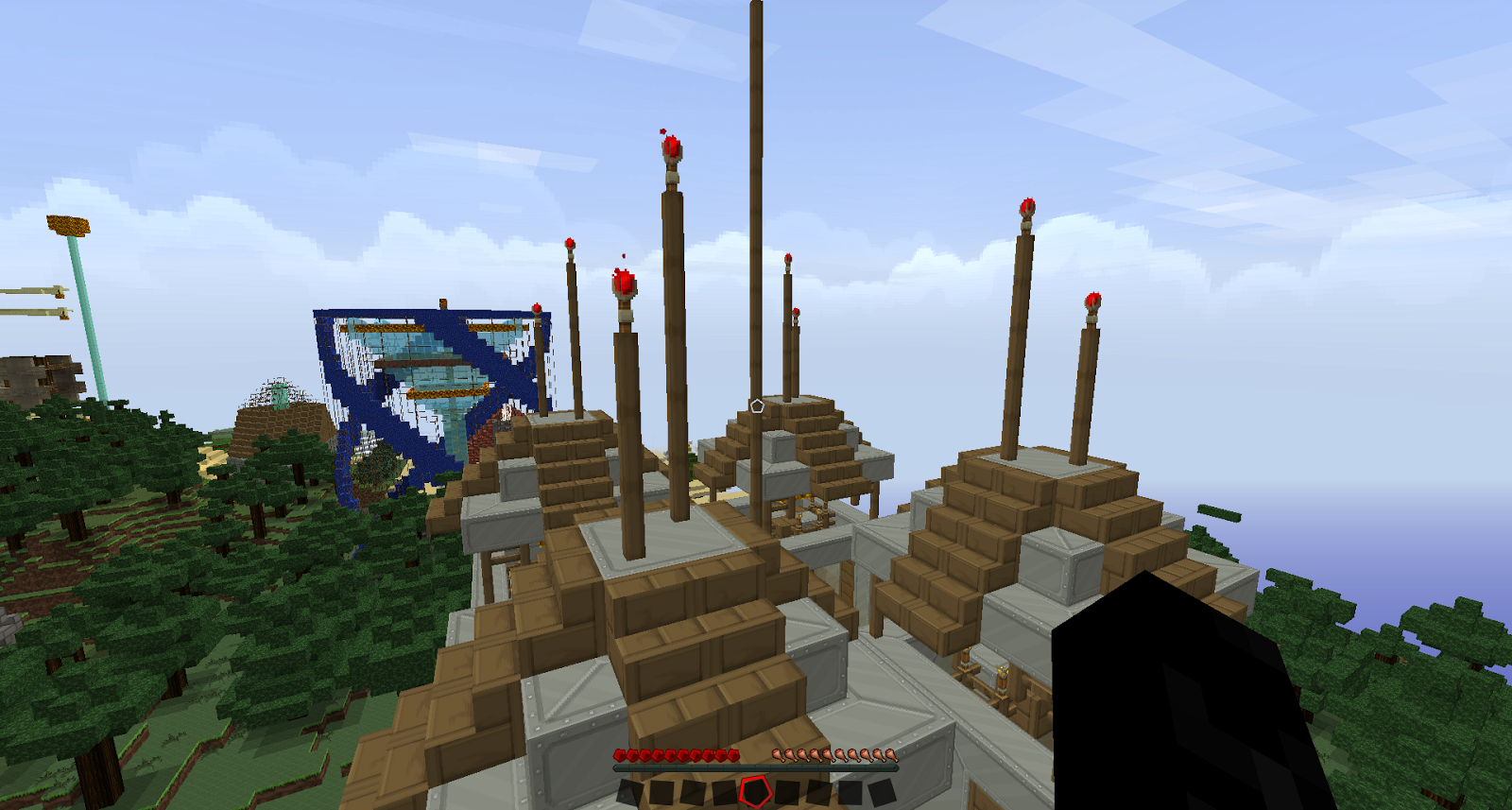Toggle the redstone torch on the far-right mast
Viewport: 1512px width, 810px height.
click(1091, 301)
